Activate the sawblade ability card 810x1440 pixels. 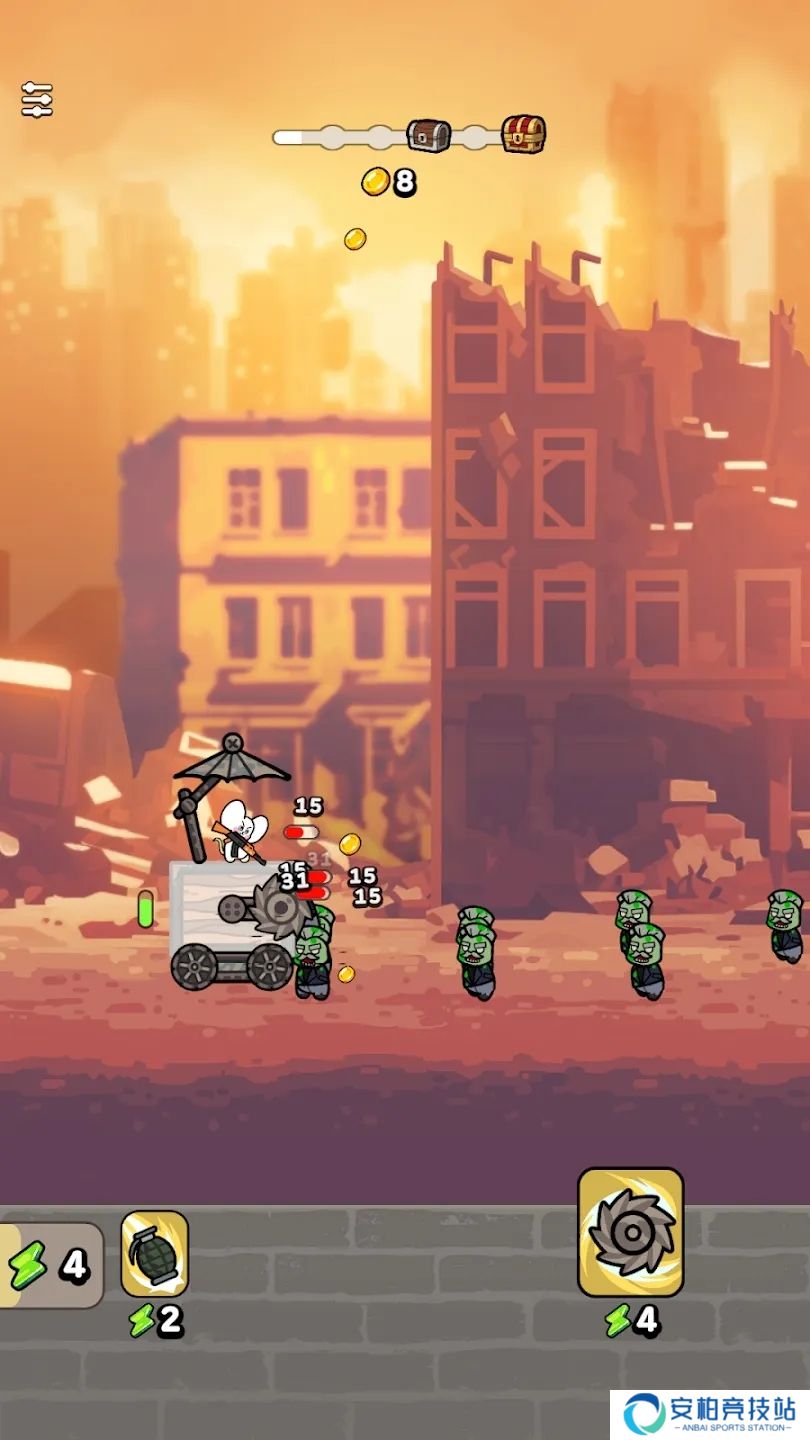pos(630,1232)
